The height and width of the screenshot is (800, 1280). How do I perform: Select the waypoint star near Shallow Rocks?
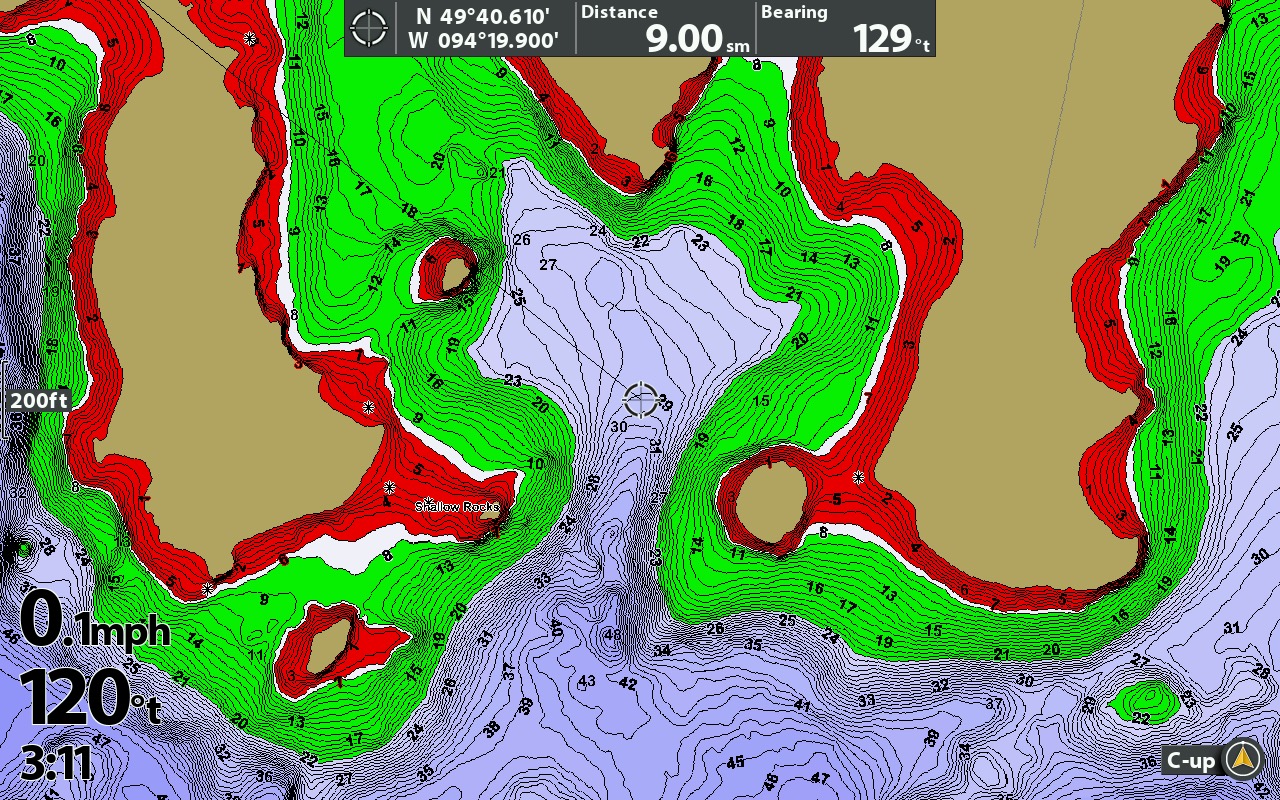[428, 500]
